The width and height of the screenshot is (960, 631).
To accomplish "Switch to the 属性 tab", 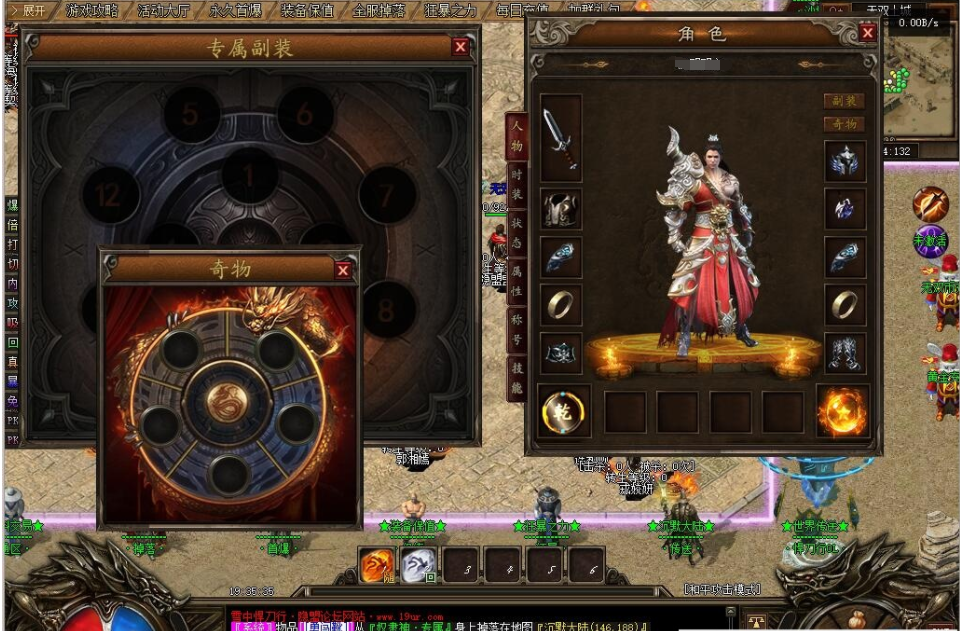I will point(516,280).
